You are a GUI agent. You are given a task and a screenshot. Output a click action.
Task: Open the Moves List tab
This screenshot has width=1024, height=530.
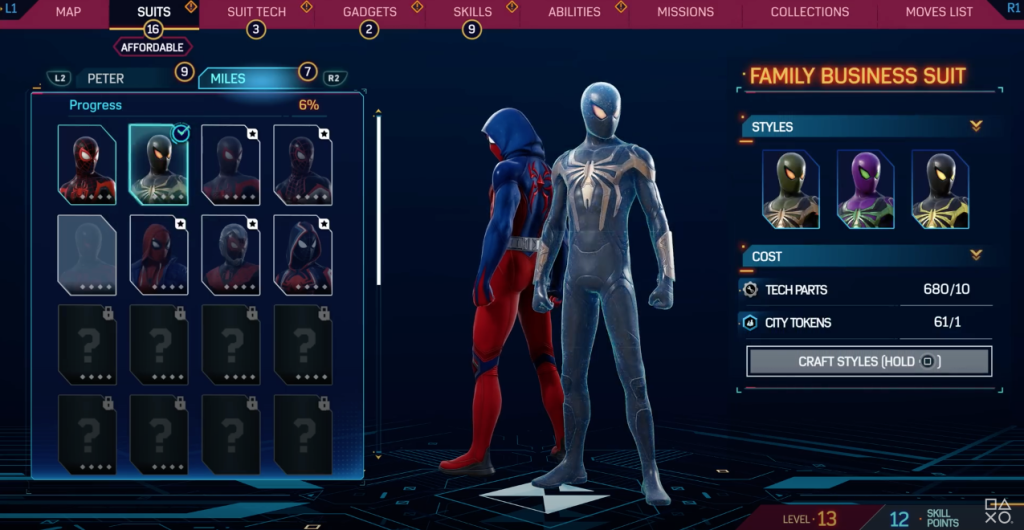coord(939,12)
